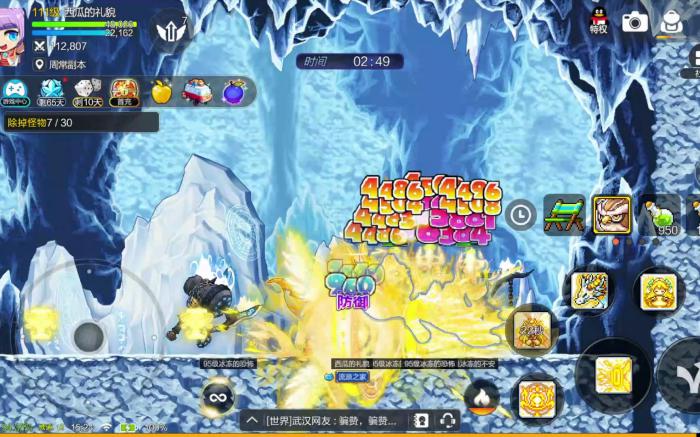Take a screenshot with the camera button

click(x=635, y=22)
